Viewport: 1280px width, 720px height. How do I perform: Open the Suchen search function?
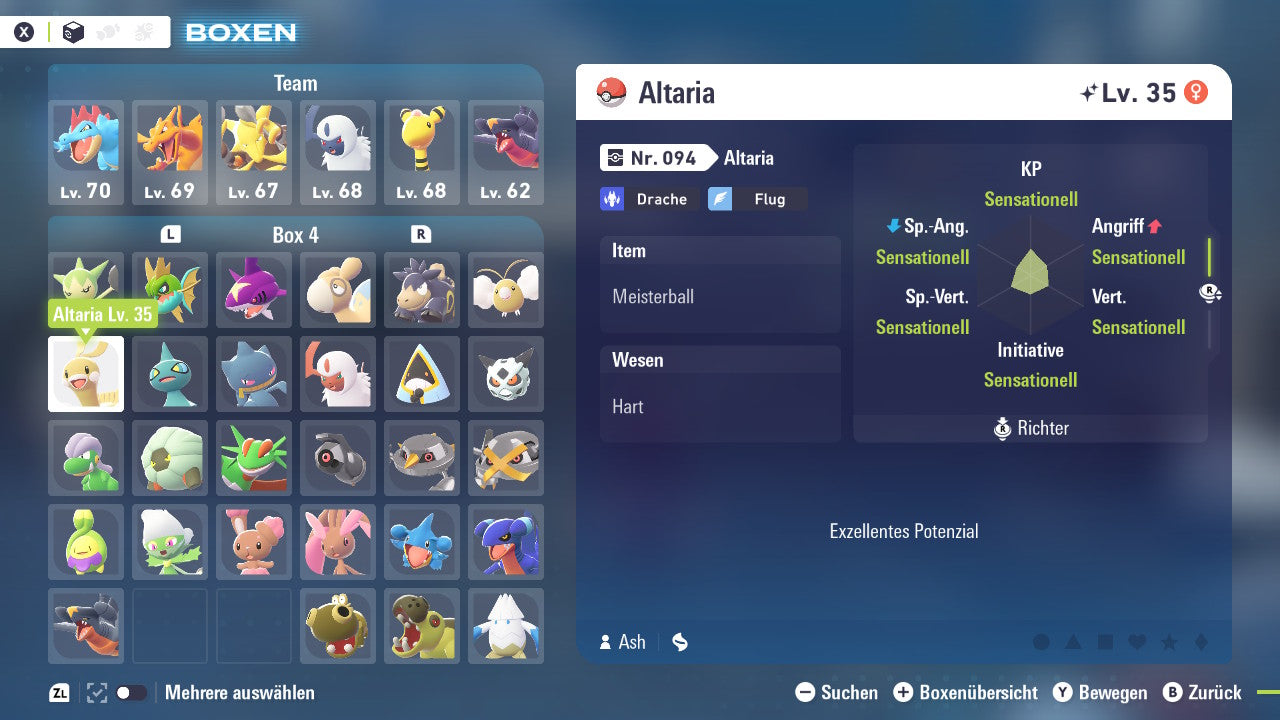838,692
